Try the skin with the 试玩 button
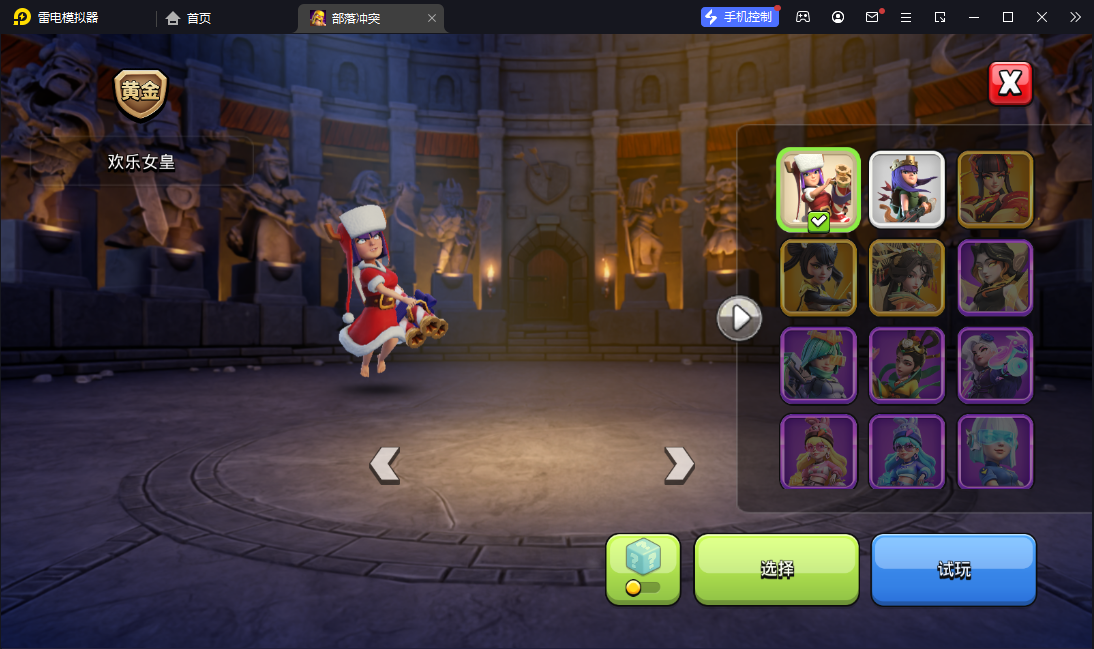This screenshot has width=1094, height=649. [953, 569]
